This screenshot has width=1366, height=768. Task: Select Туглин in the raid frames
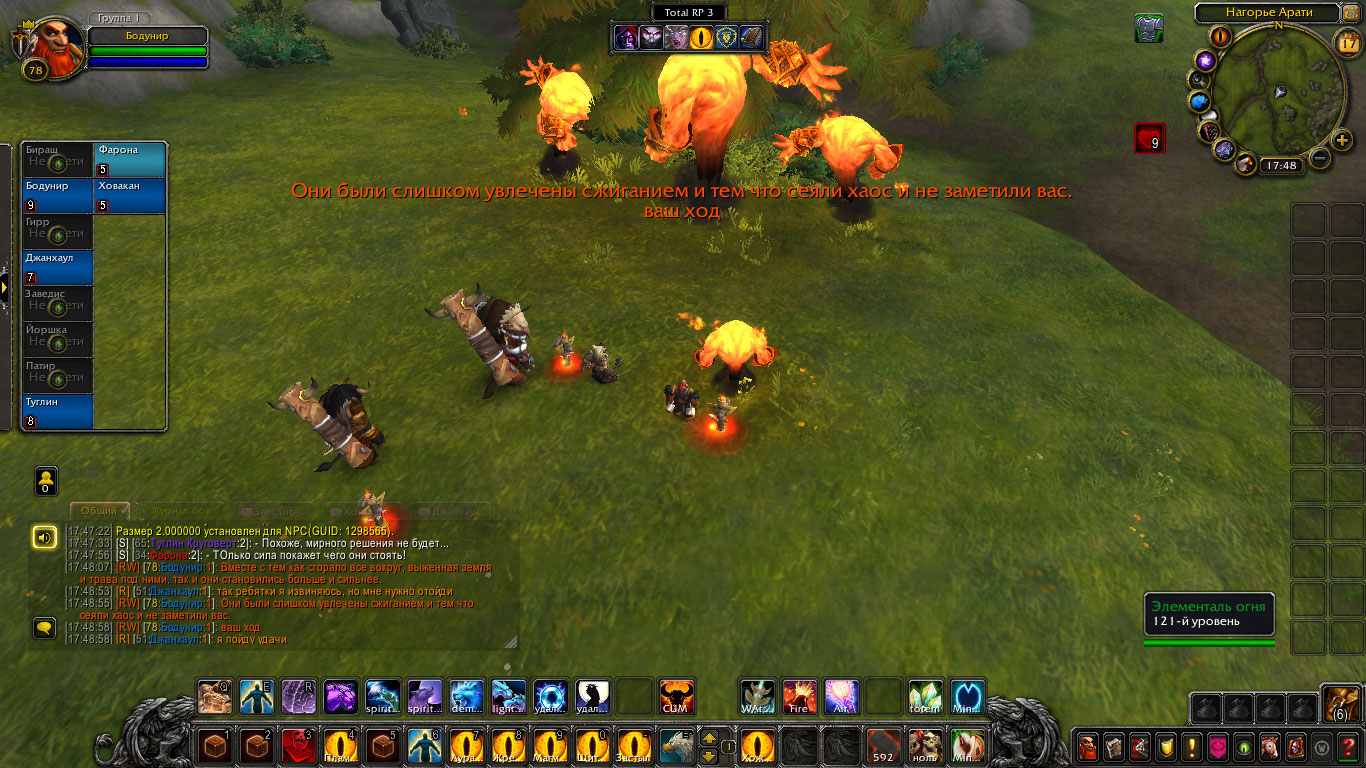click(58, 412)
